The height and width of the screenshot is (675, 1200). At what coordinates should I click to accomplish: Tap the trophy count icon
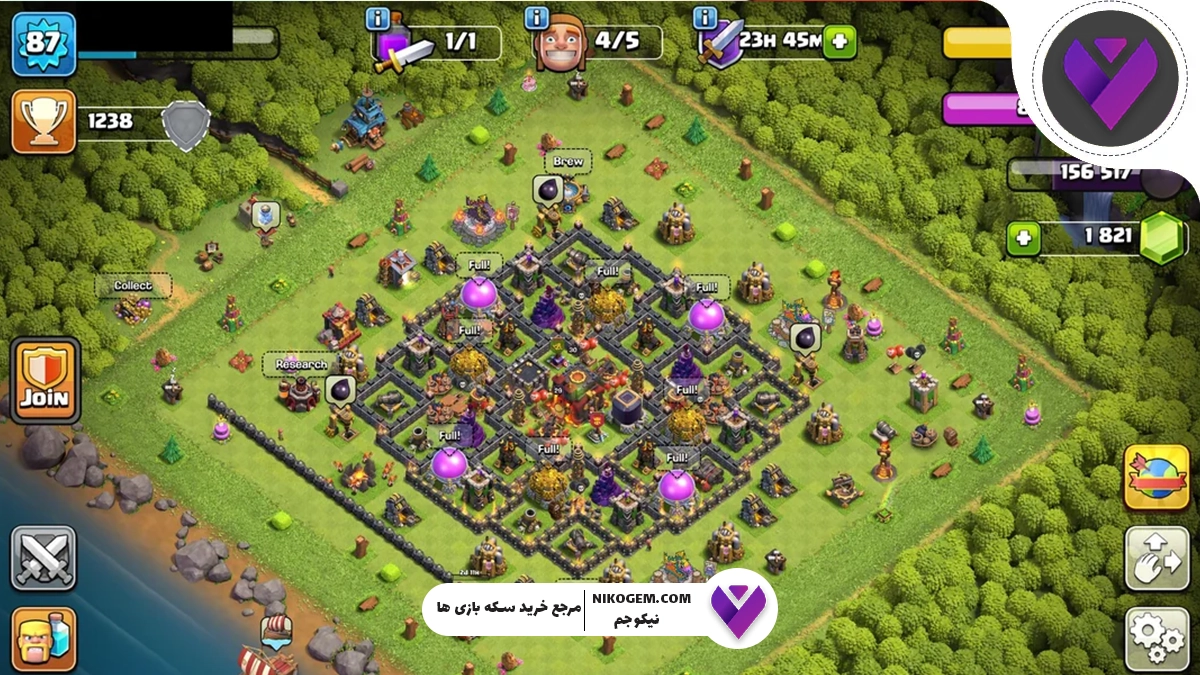(43, 121)
